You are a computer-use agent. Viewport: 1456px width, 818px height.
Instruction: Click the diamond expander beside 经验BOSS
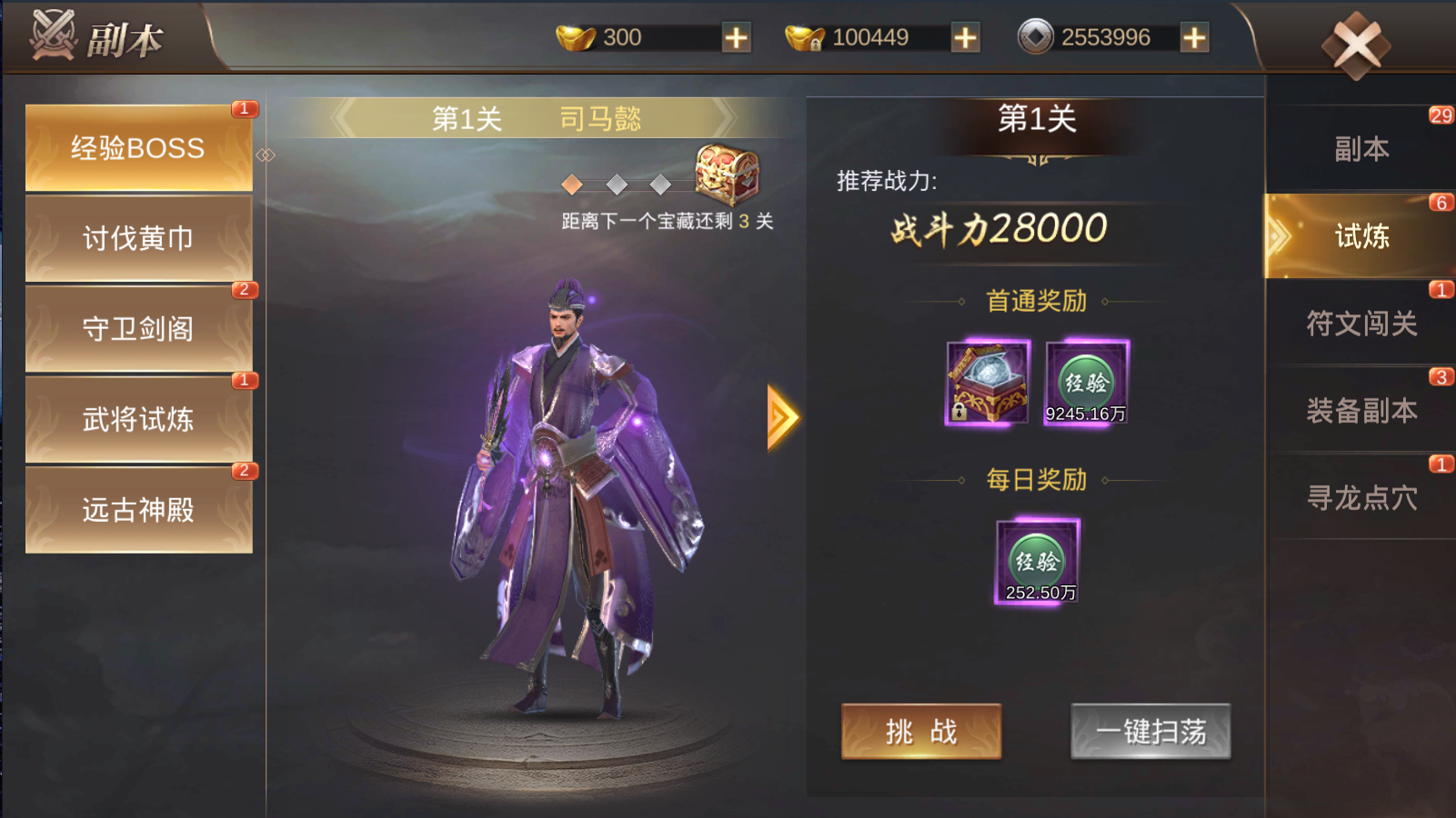coord(266,155)
